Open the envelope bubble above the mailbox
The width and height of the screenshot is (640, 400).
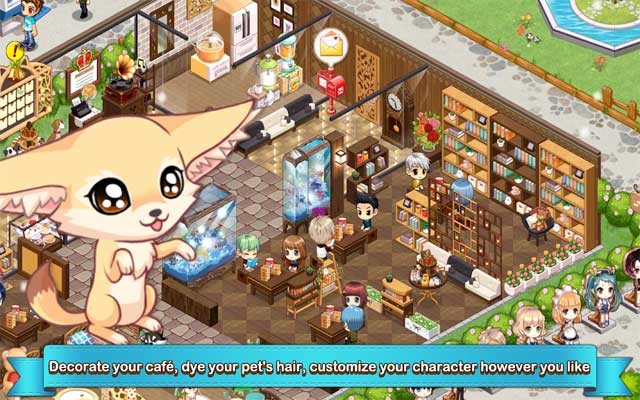tap(328, 45)
